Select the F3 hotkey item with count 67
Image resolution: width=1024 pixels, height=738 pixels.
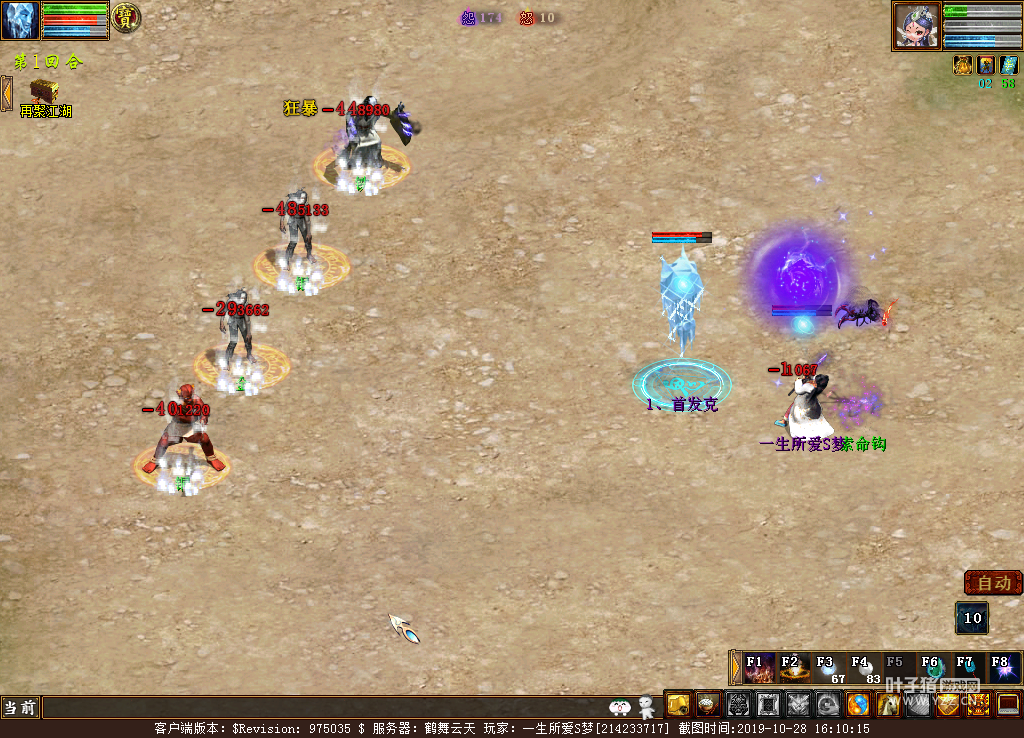pos(828,668)
